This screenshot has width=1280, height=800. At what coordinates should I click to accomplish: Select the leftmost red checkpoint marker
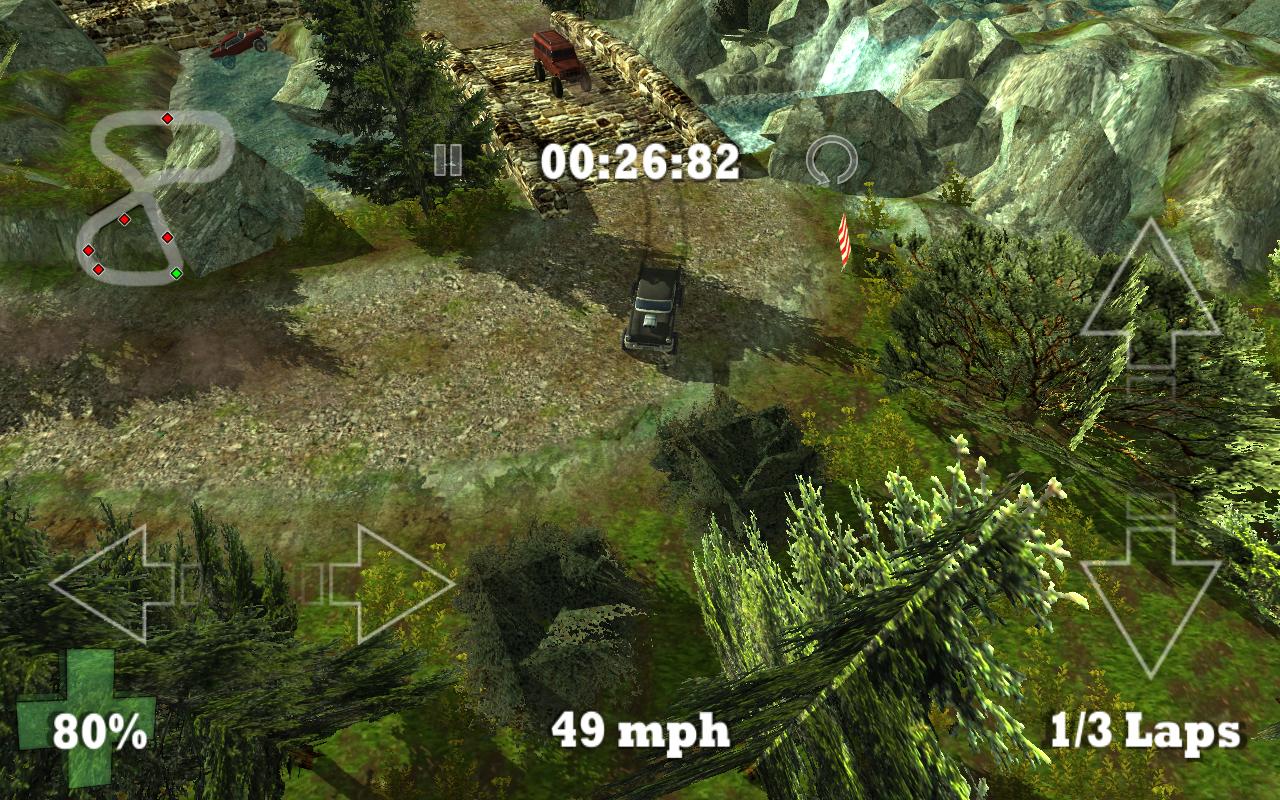[88, 249]
